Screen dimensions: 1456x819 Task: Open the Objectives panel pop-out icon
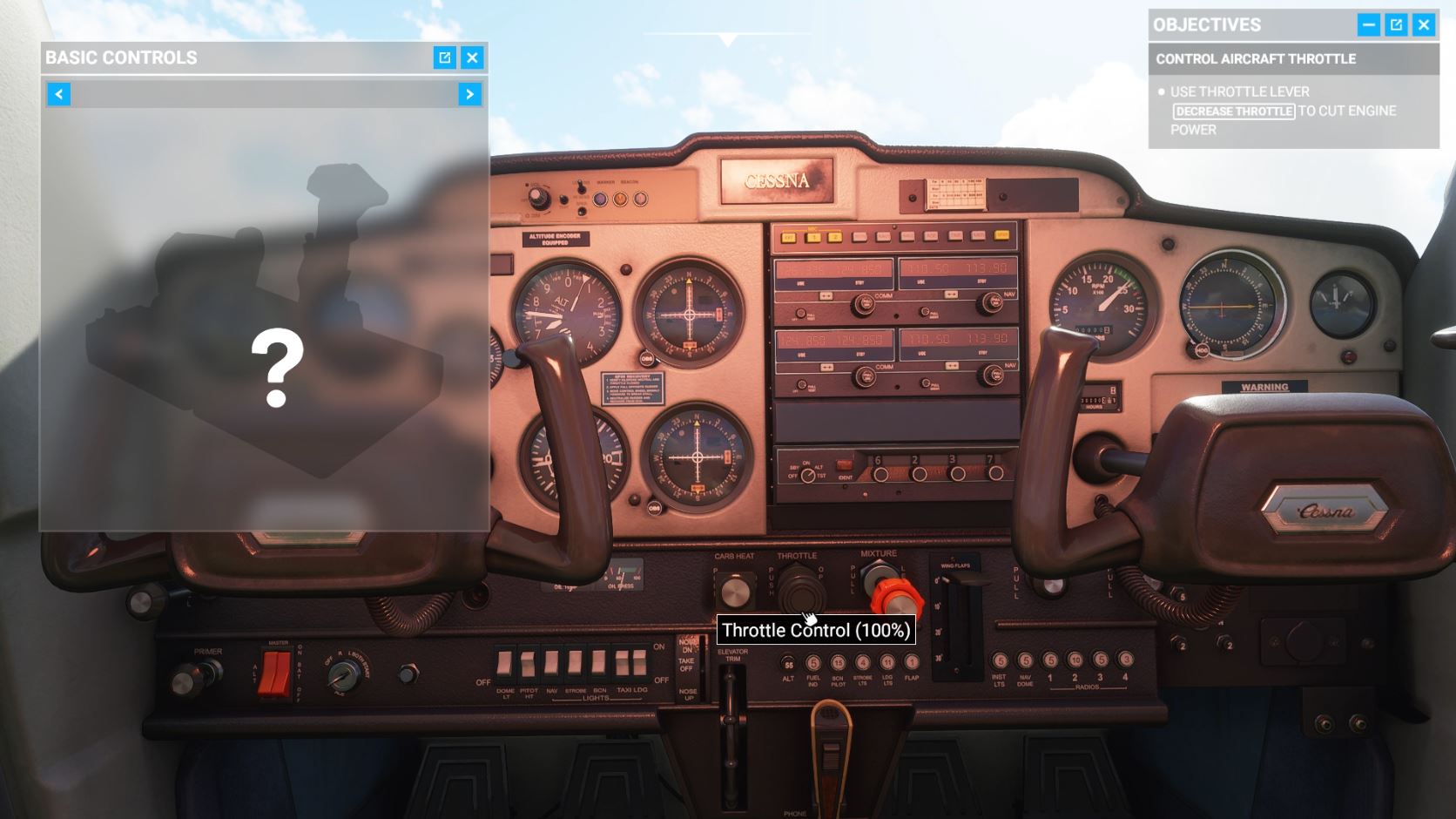coord(1395,24)
